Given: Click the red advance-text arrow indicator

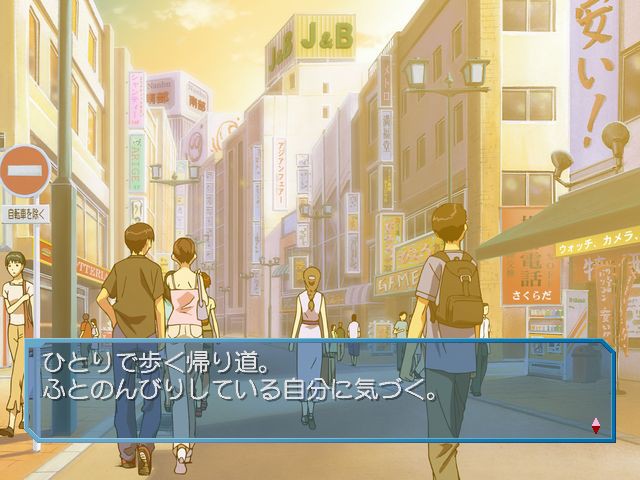Looking at the screenshot, I should coord(596,425).
